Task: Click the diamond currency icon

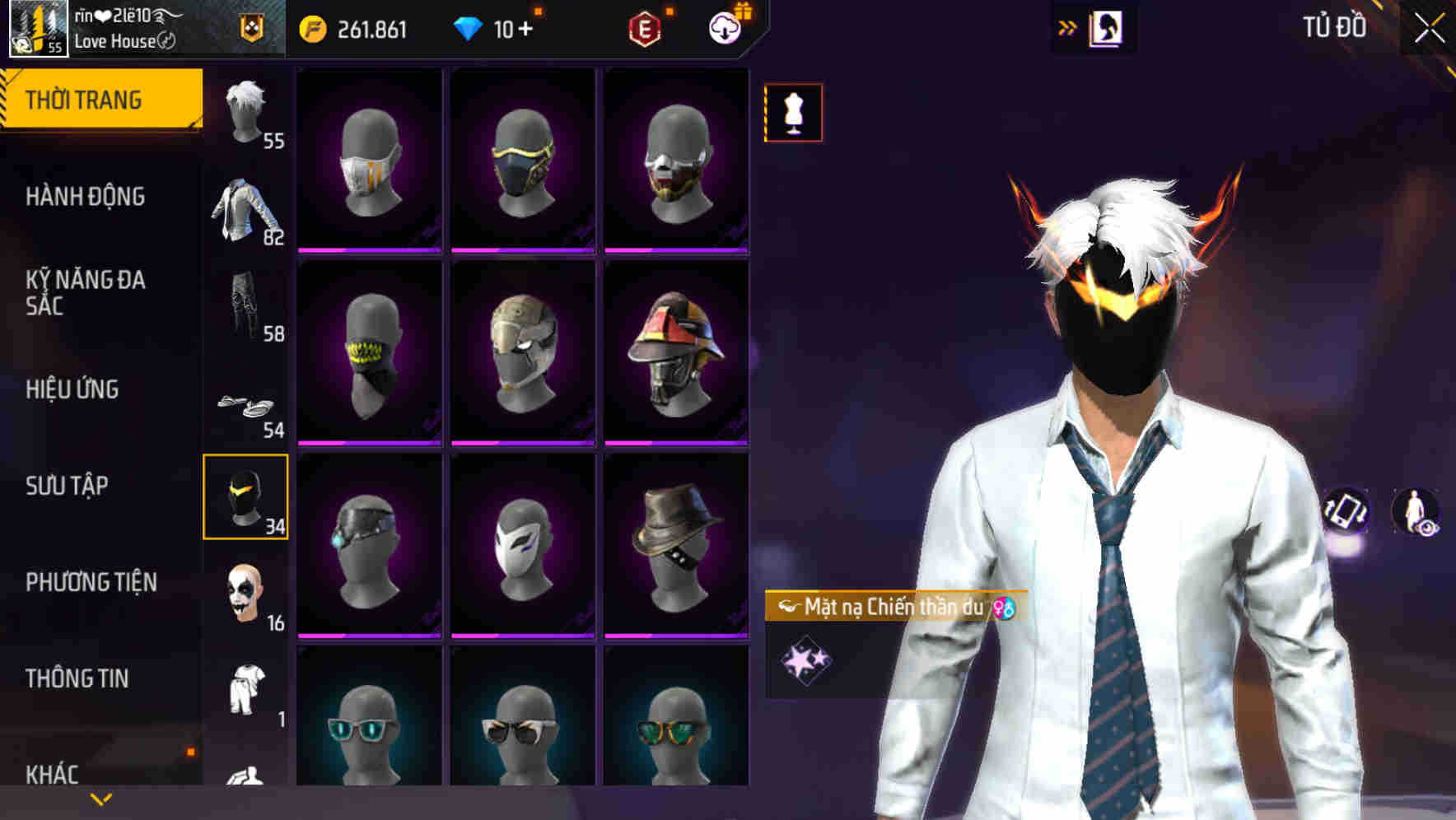Action: [x=469, y=27]
